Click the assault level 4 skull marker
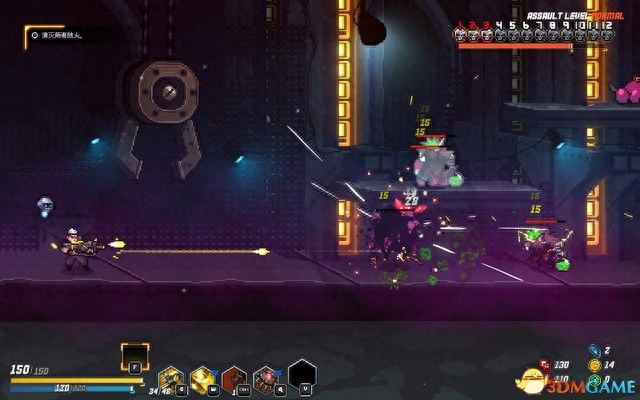Viewport: 640px width, 400px height. 501,35
